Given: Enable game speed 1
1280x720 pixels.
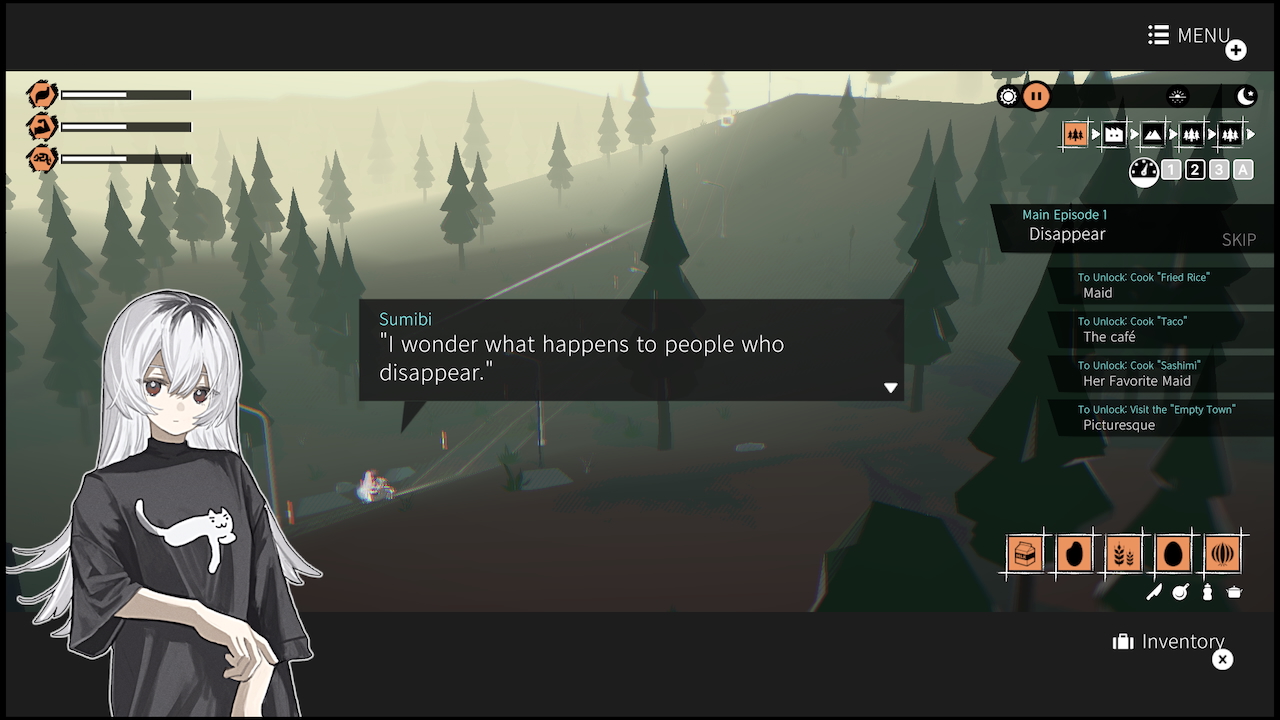Looking at the screenshot, I should [1171, 169].
